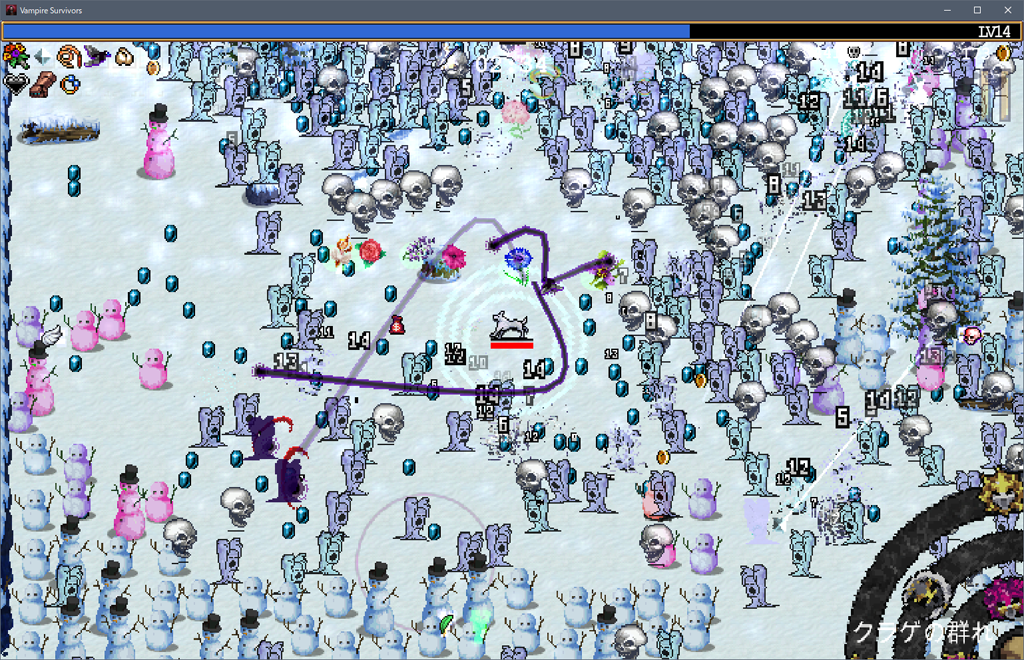Click the brown bracer passive icon

point(42,84)
